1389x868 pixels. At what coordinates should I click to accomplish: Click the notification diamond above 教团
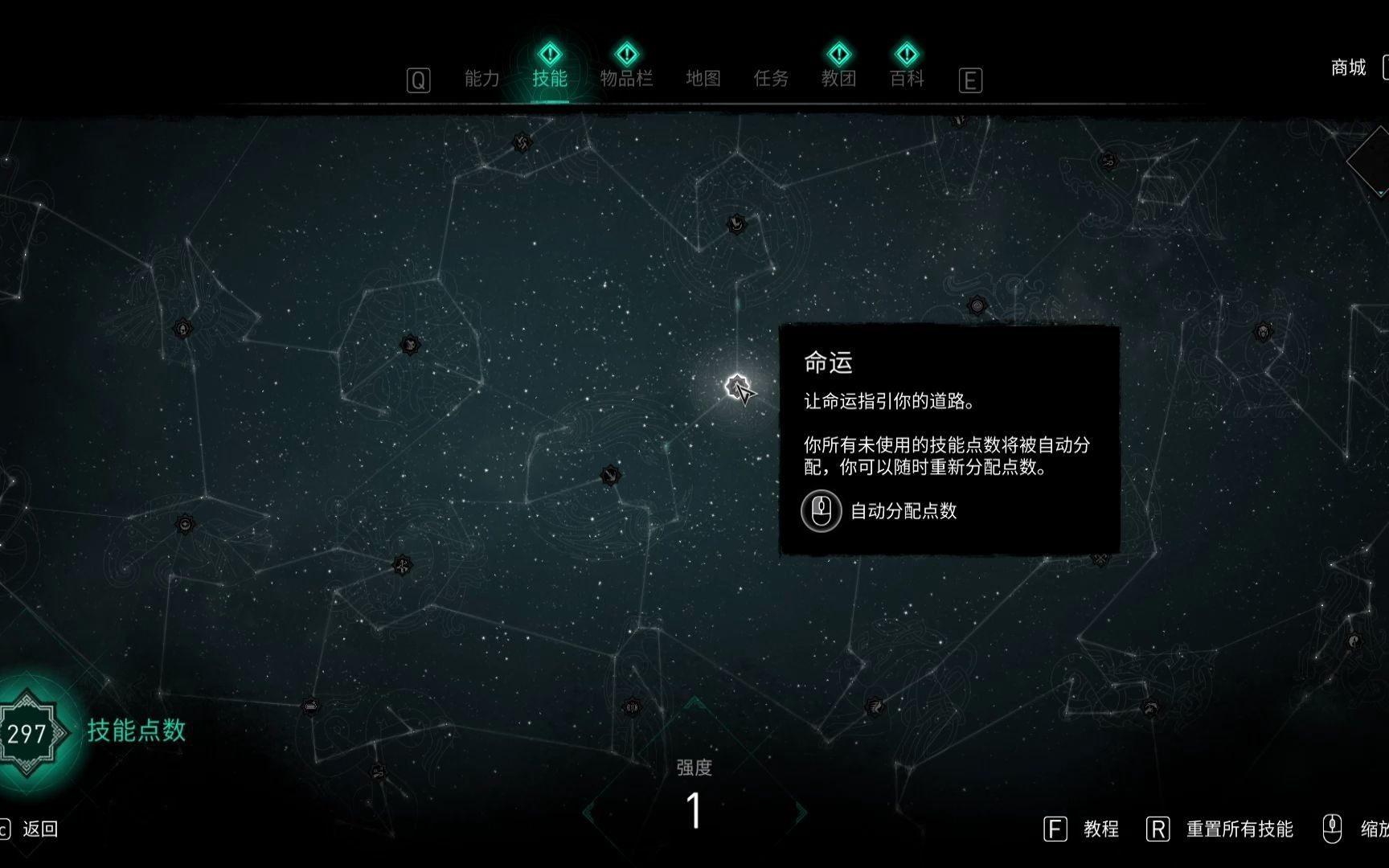point(838,54)
